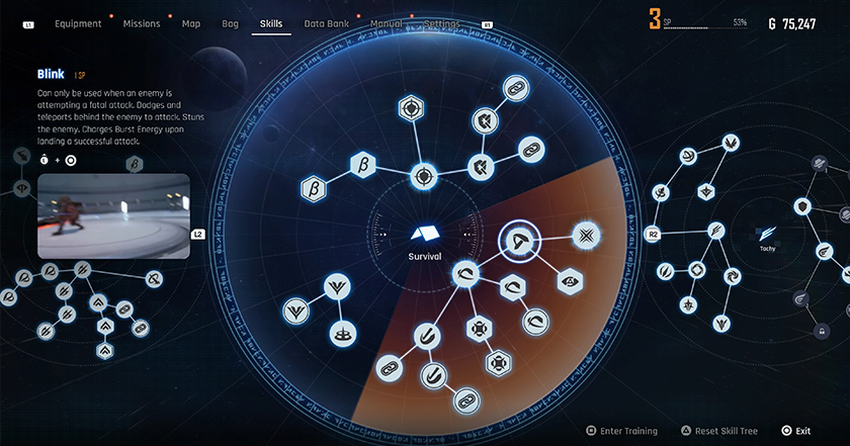Select the Skills tab
The height and width of the screenshot is (446, 850).
coord(270,23)
